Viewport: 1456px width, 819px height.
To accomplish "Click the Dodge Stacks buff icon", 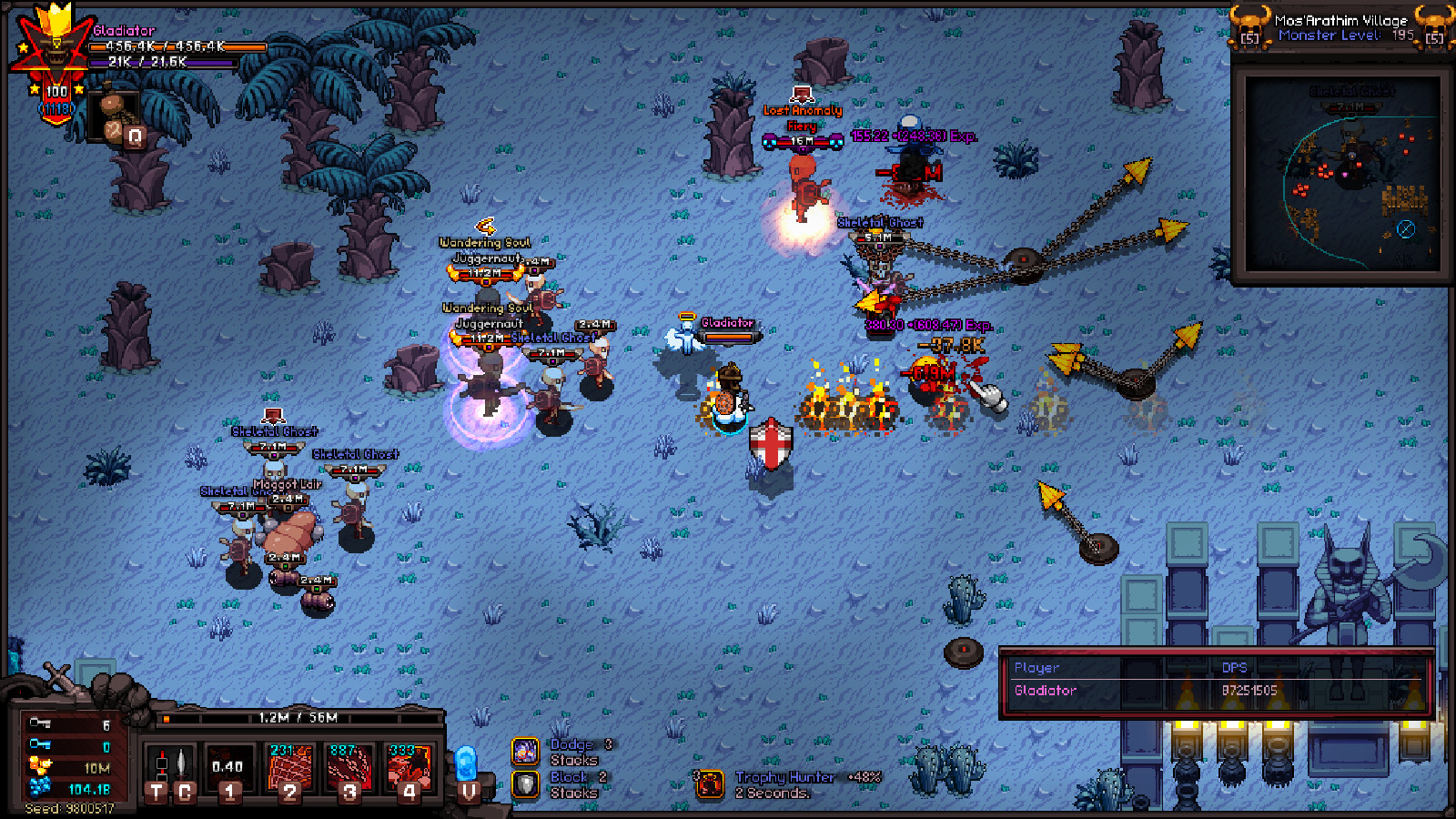I will (x=526, y=752).
